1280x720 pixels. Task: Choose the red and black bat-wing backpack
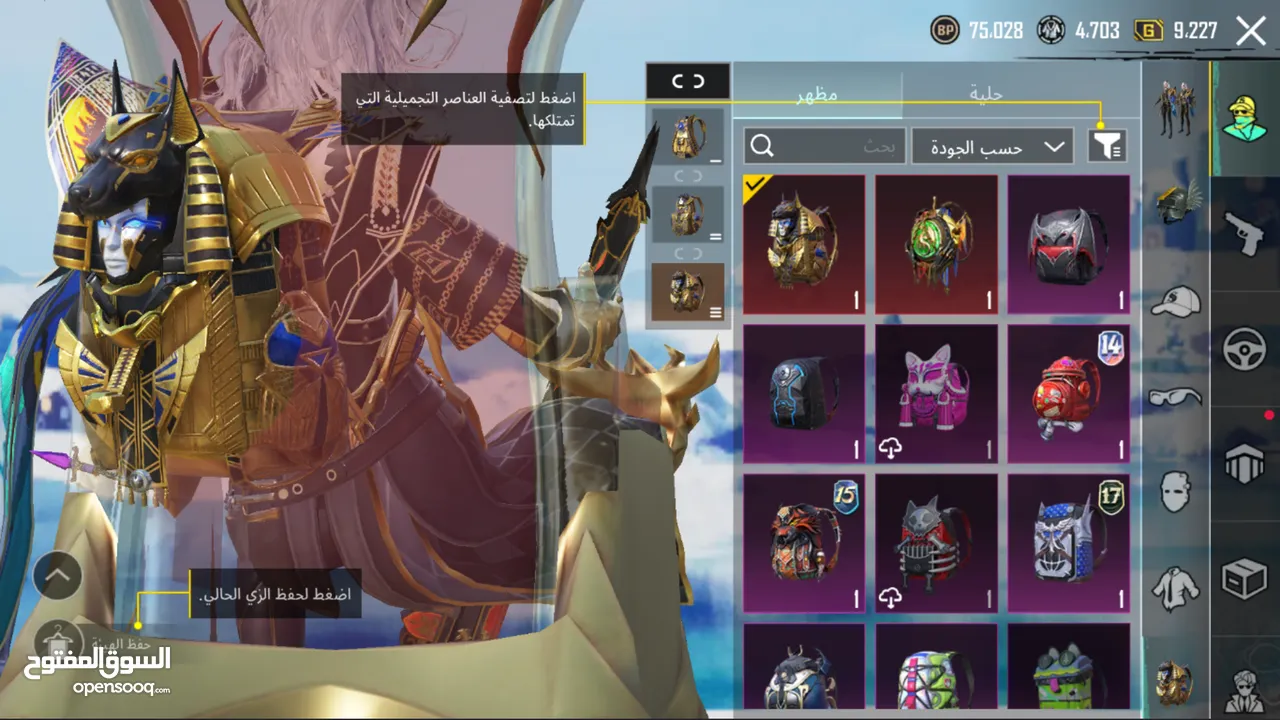pos(1068,245)
